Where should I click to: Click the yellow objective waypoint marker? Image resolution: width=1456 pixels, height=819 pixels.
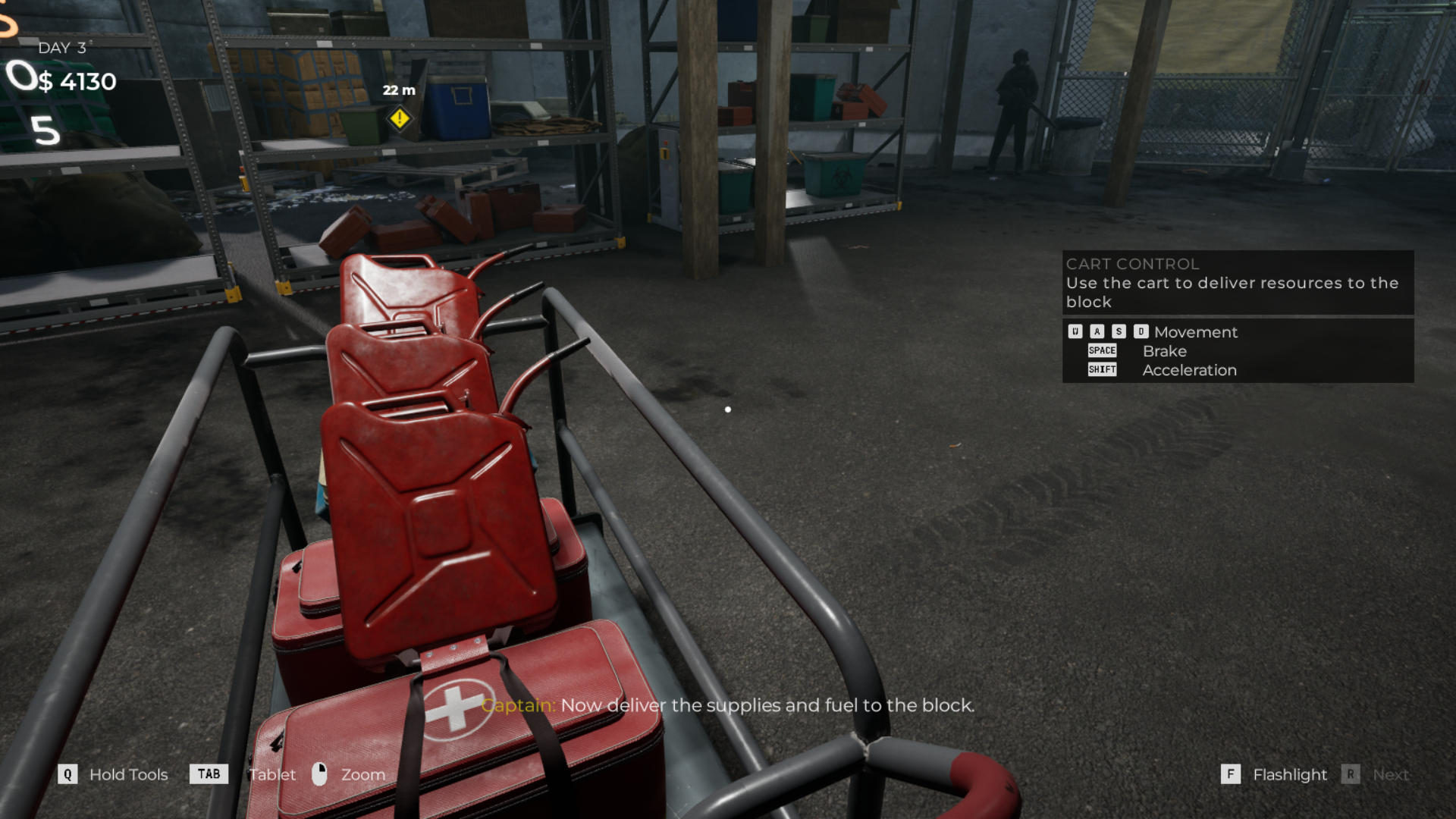point(400,118)
